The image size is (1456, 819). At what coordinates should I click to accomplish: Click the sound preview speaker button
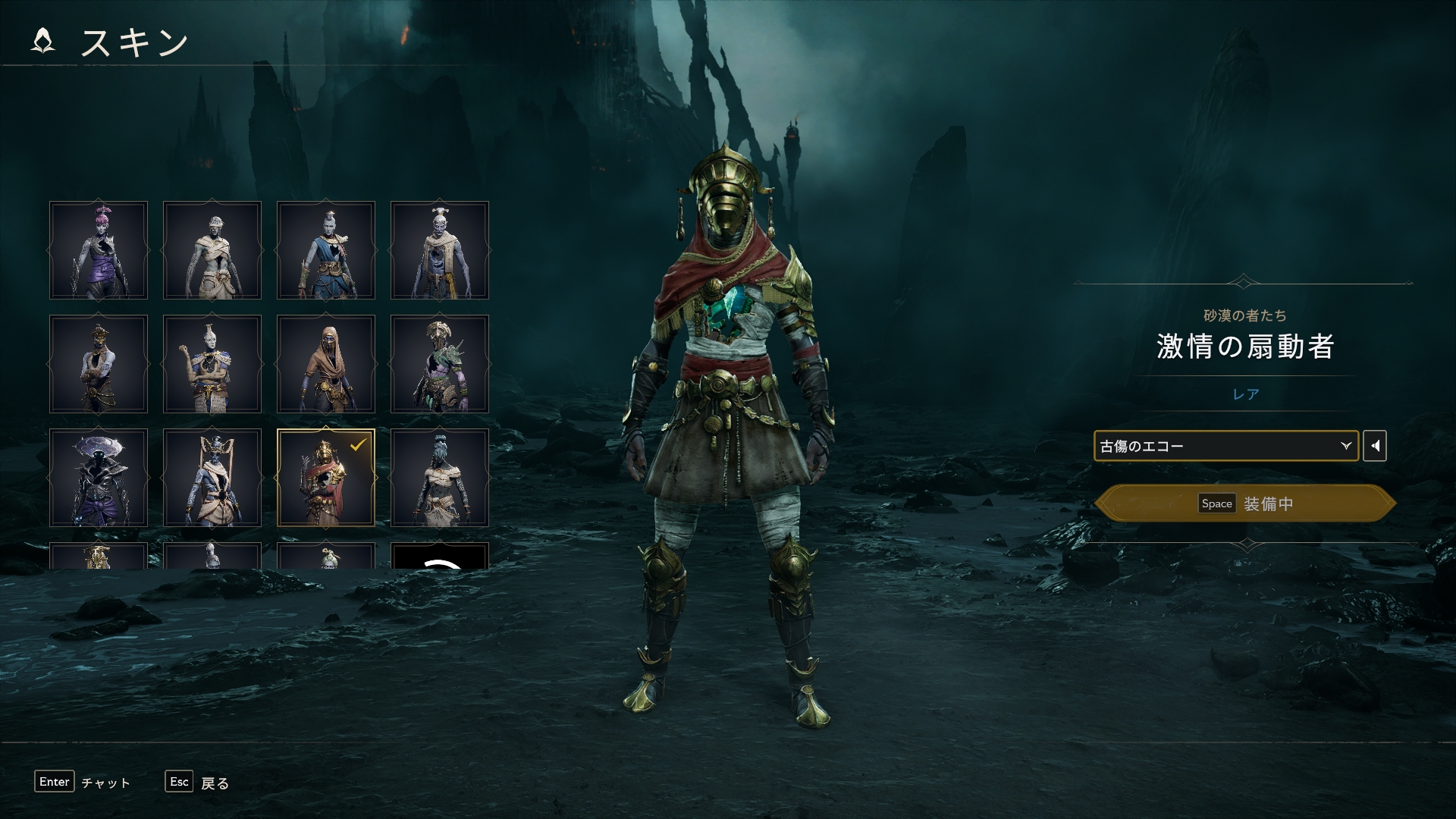pyautogui.click(x=1375, y=446)
